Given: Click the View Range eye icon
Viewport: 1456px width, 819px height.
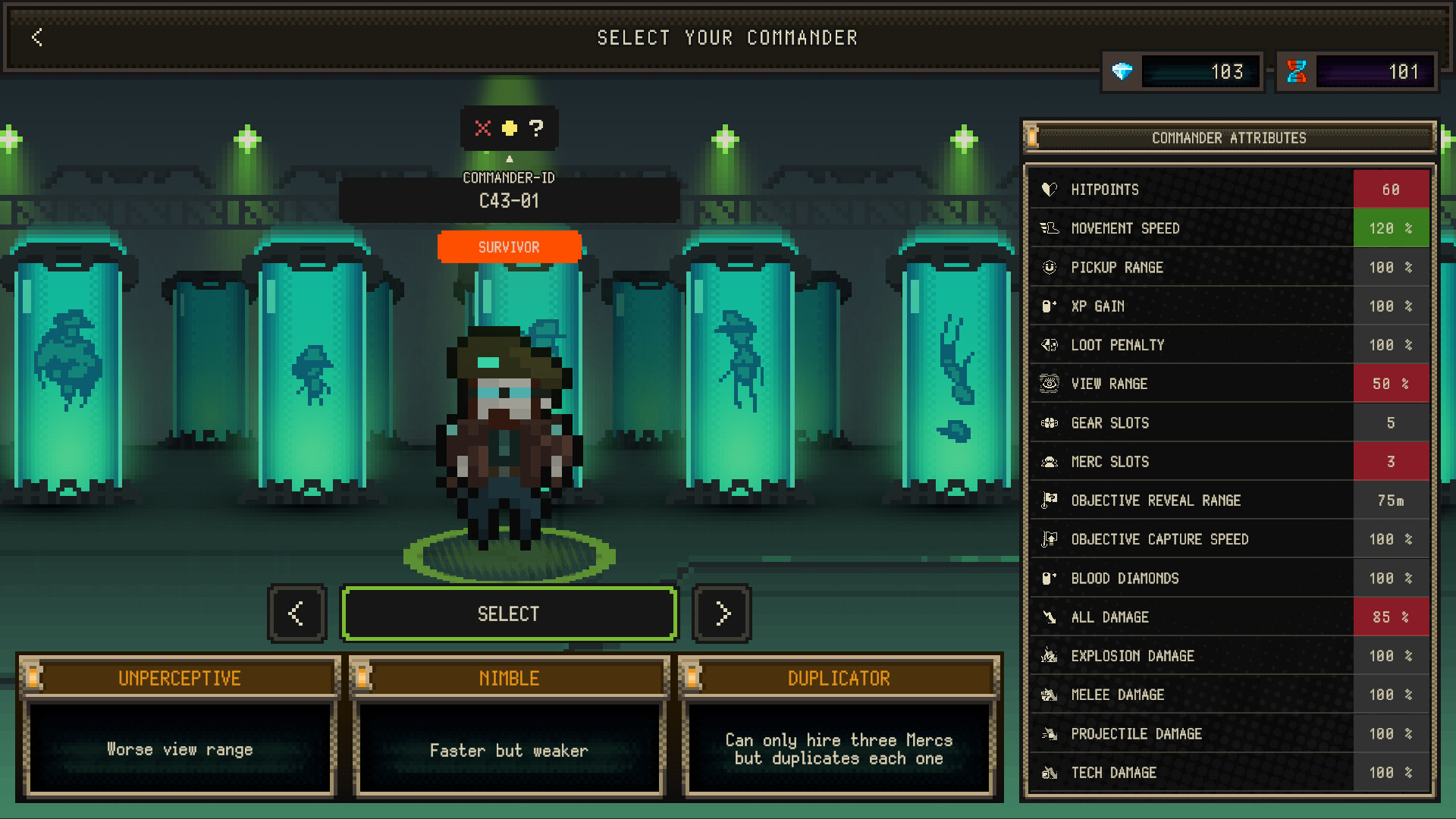Looking at the screenshot, I should [1050, 384].
